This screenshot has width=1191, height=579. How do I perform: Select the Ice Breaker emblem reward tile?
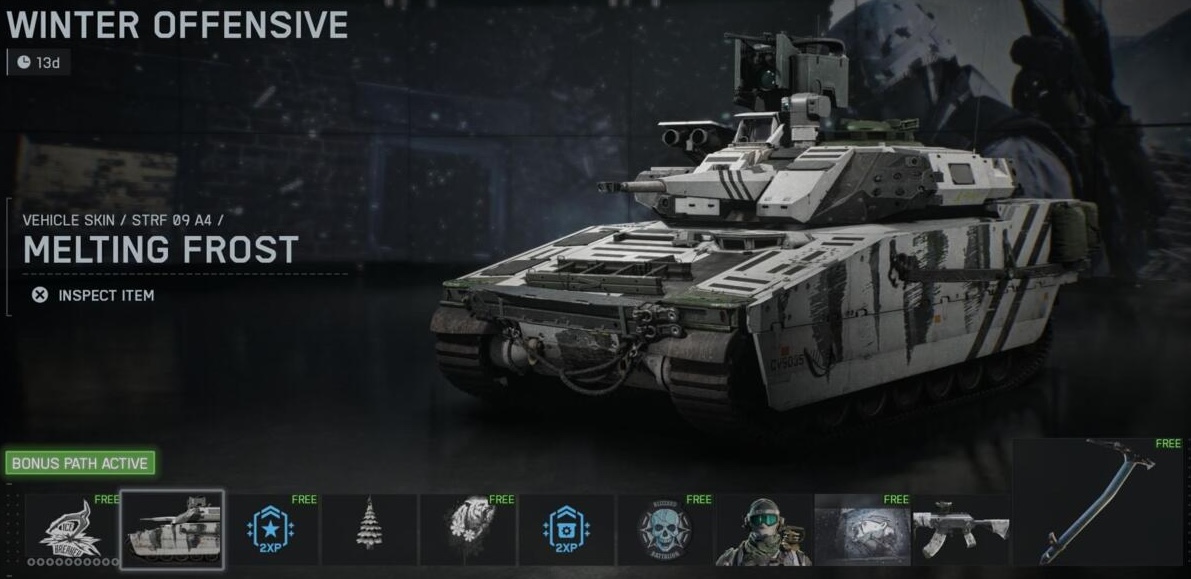click(69, 530)
